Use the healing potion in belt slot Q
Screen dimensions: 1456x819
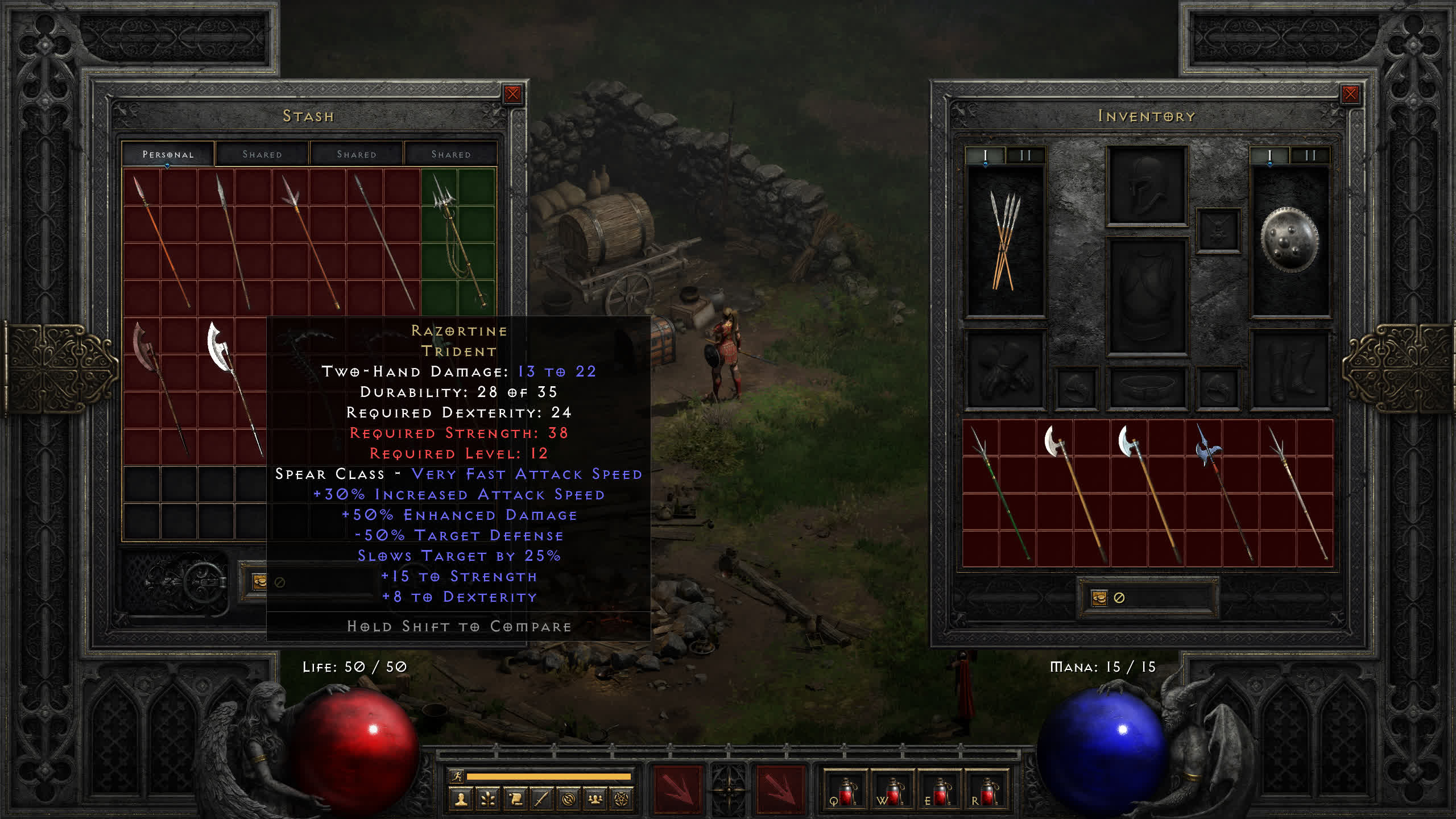846,792
